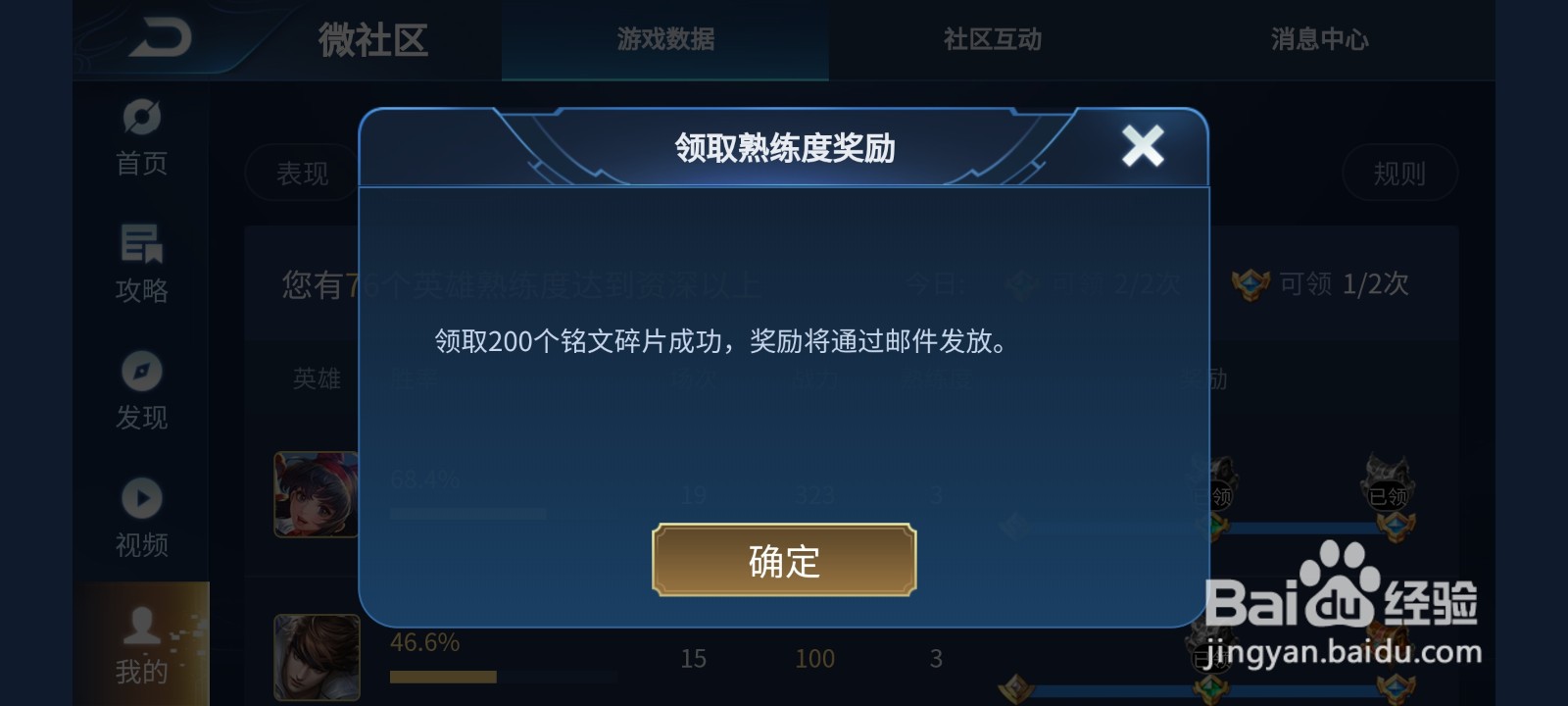Image resolution: width=1568 pixels, height=706 pixels.
Task: Close the reward dialog with the X
Action: [1143, 145]
